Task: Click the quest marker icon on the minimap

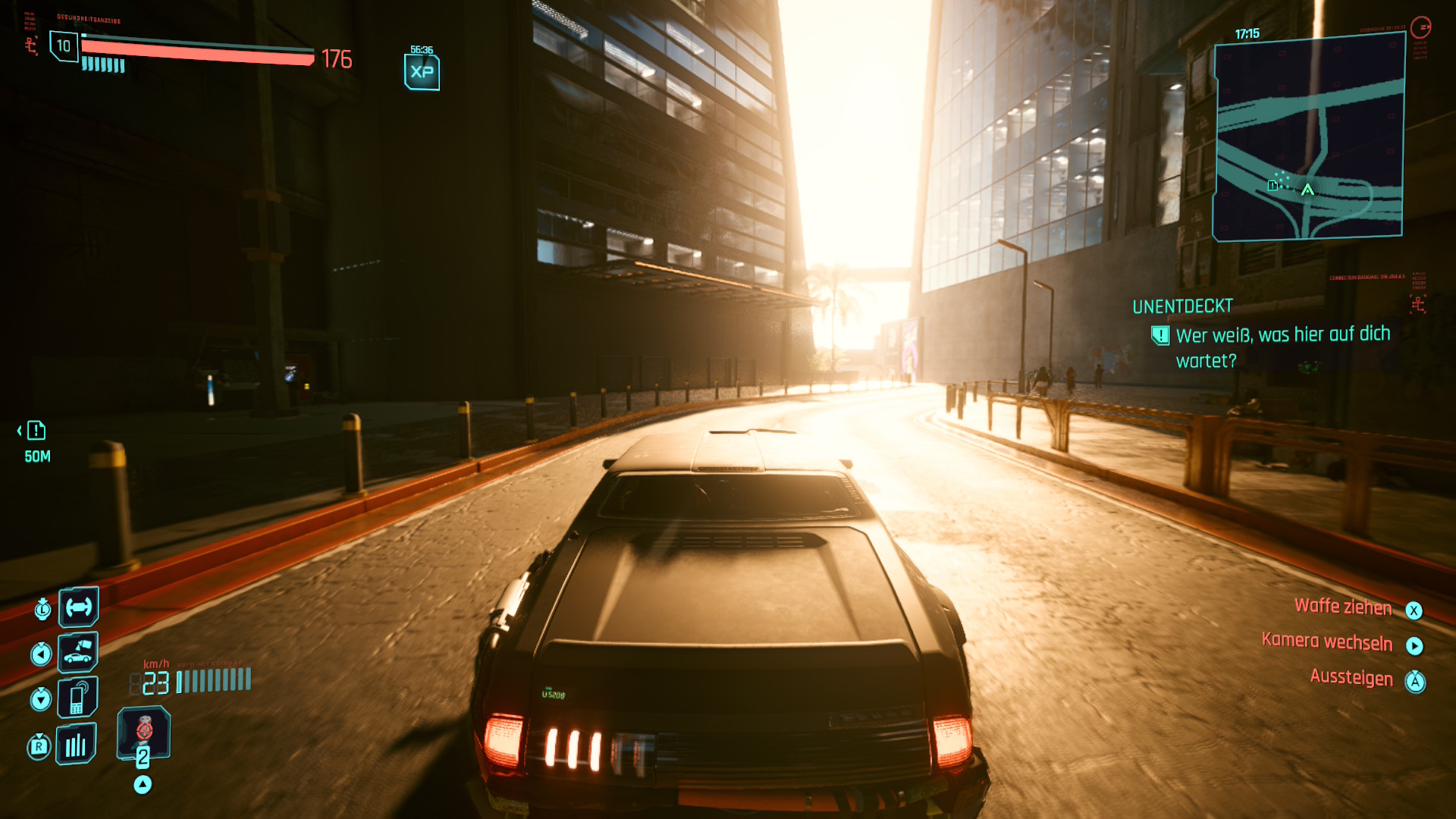Action: click(x=1272, y=186)
